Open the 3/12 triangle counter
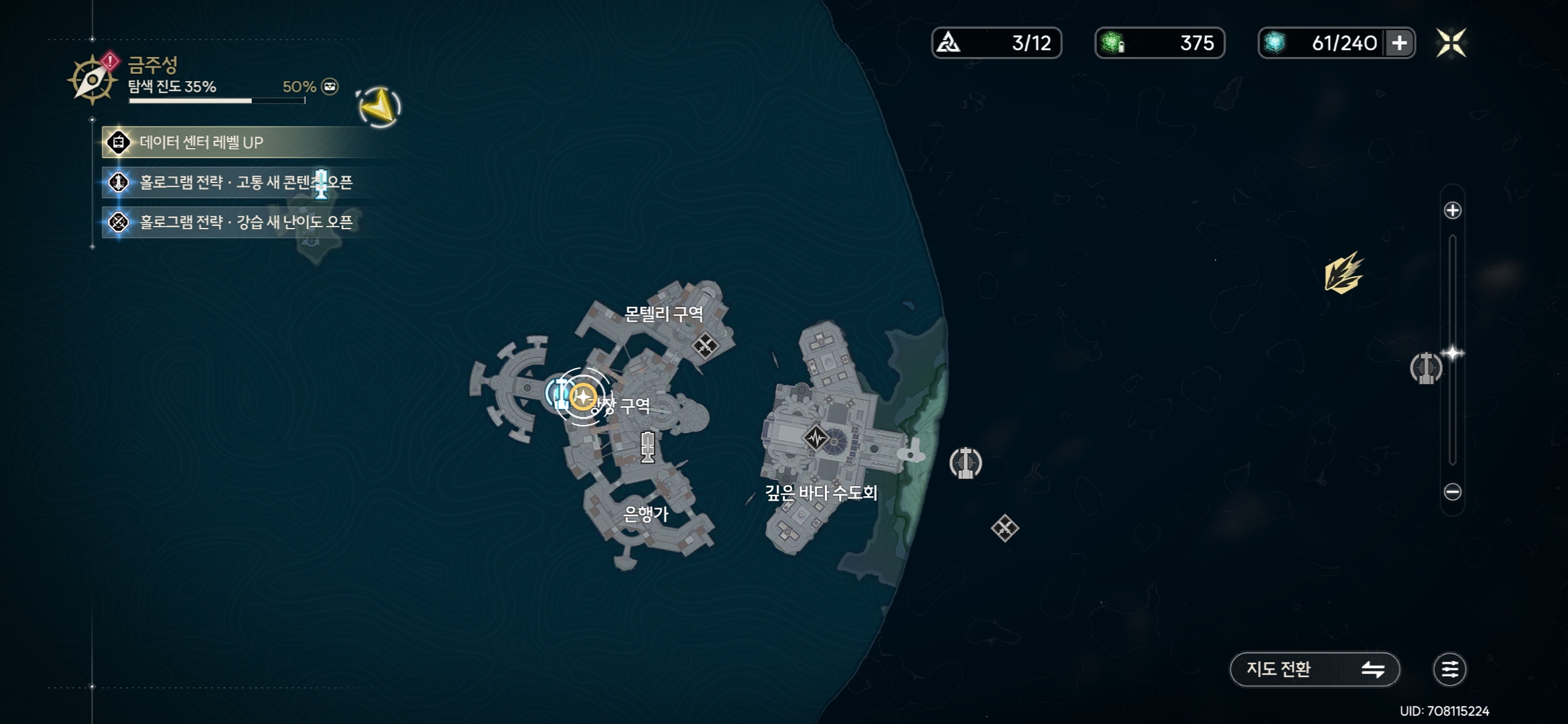This screenshot has height=724, width=1568. (x=996, y=43)
